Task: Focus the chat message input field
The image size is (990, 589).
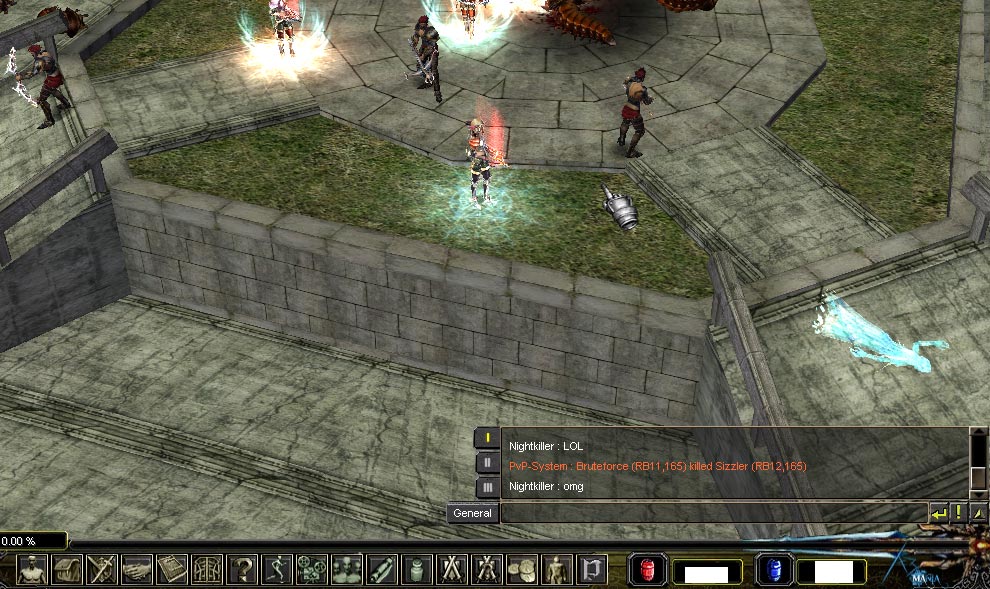Action: click(712, 513)
